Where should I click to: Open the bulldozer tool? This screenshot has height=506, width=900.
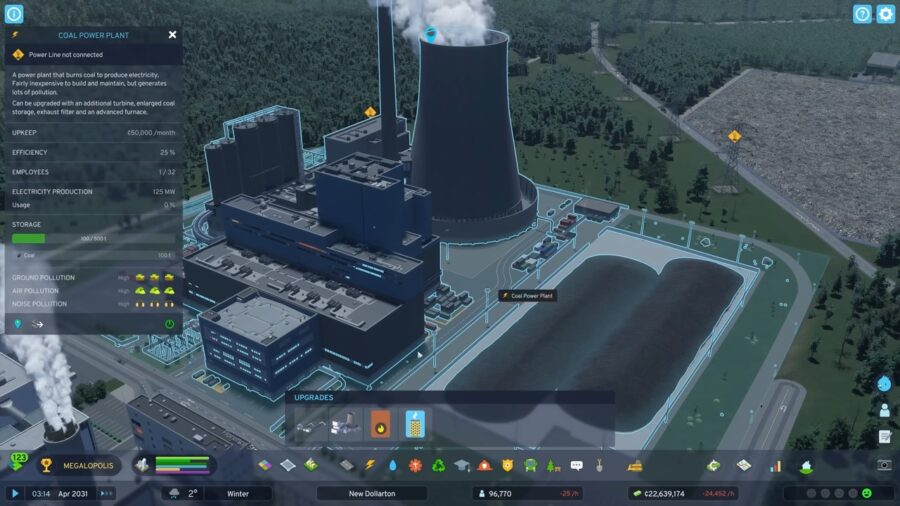(634, 465)
